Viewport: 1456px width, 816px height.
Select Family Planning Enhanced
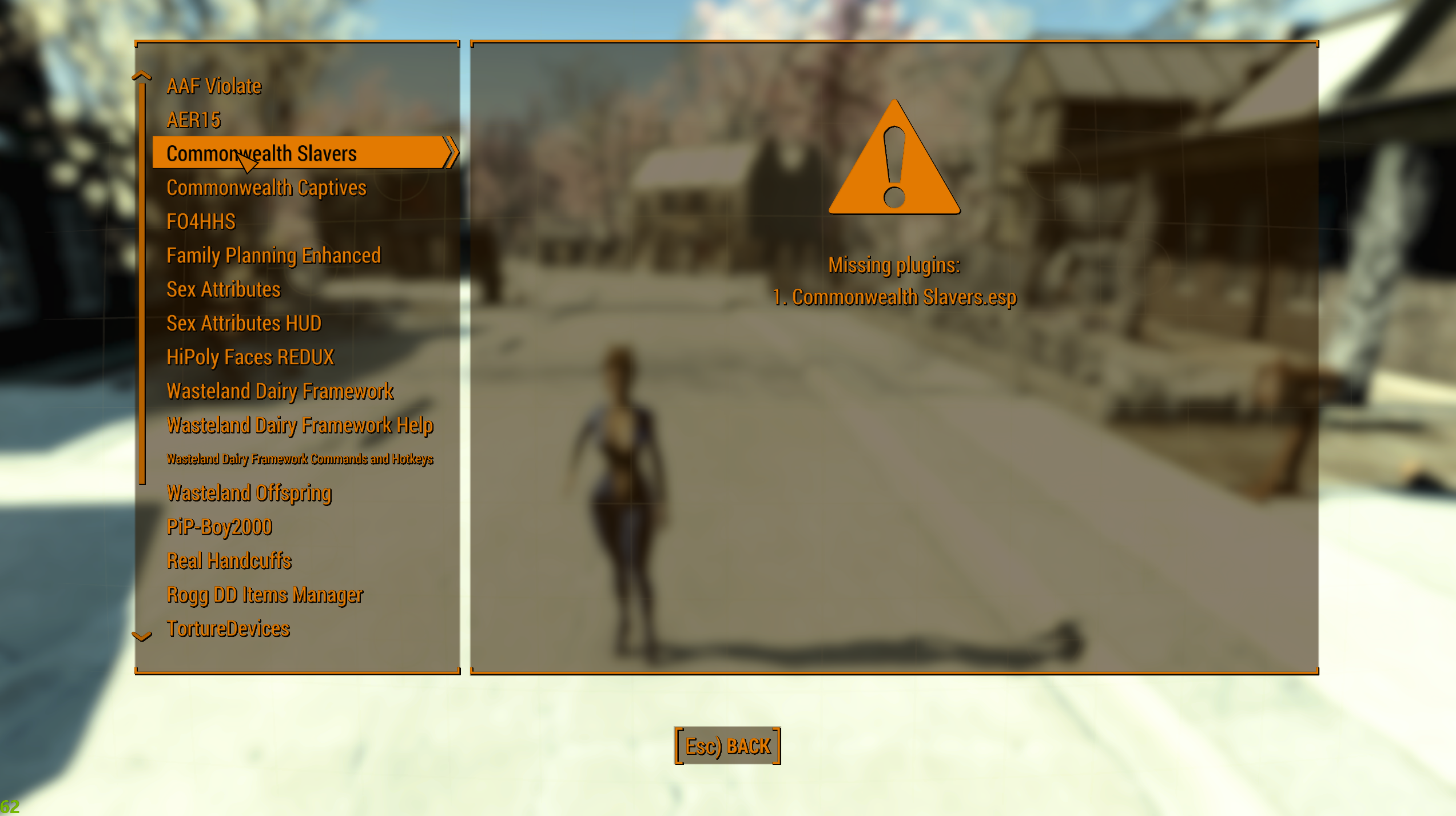pos(273,256)
